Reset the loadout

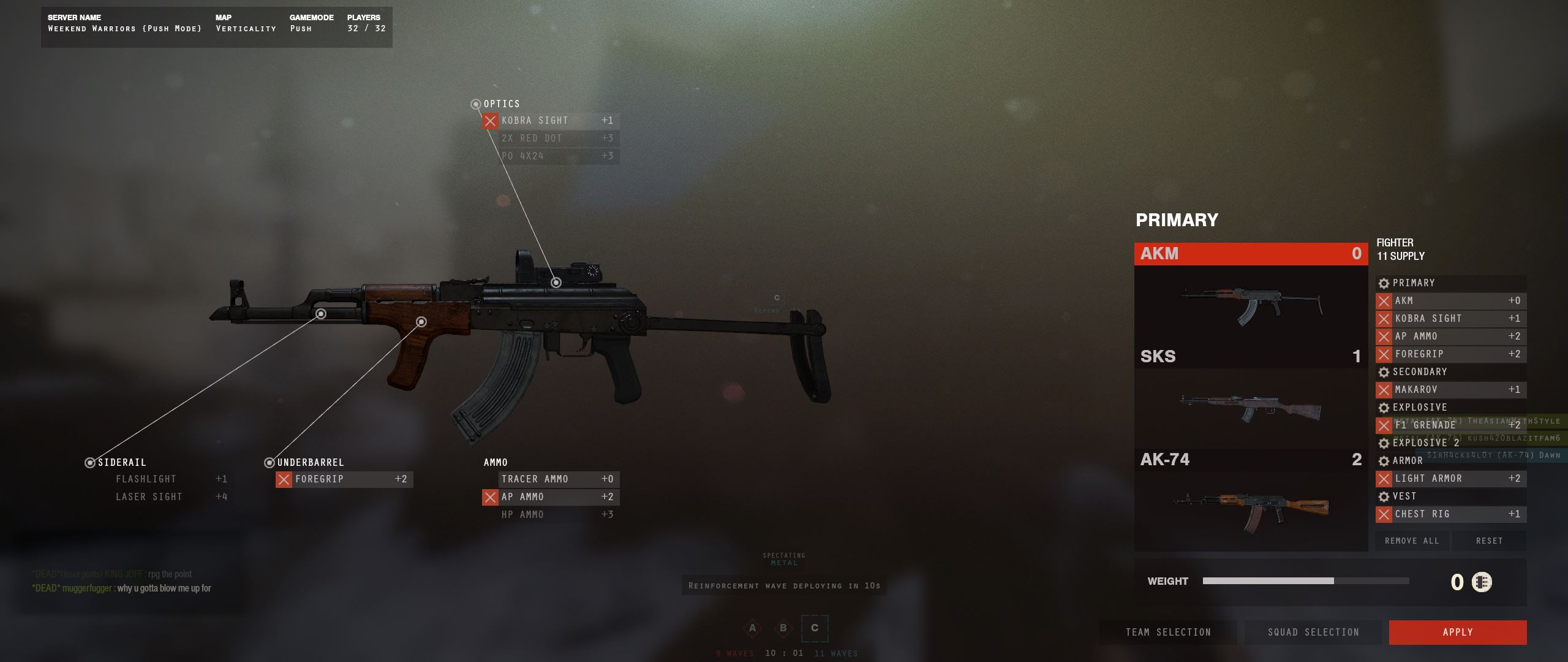click(1489, 541)
